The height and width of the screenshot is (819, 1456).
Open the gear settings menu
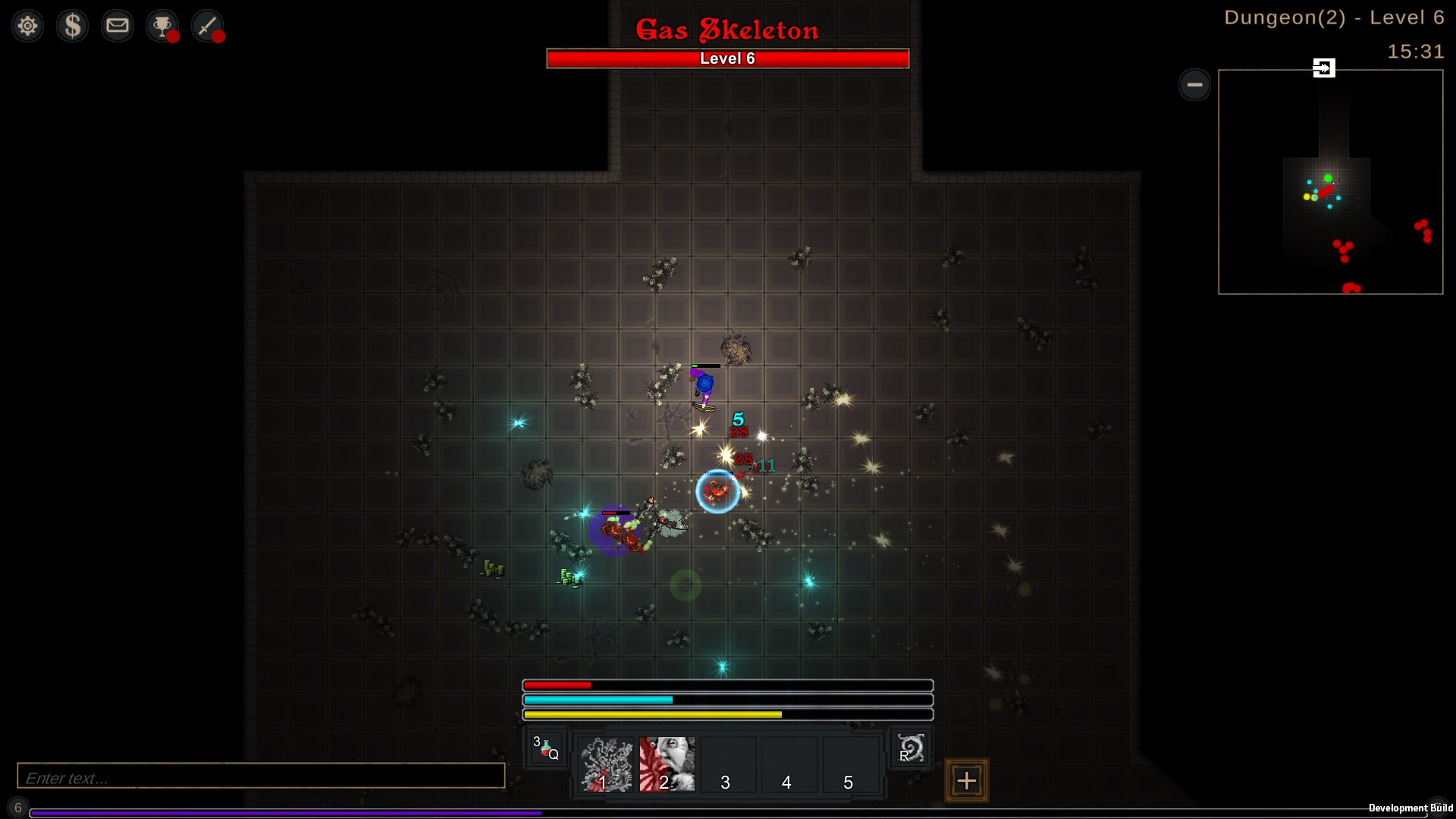point(28,26)
